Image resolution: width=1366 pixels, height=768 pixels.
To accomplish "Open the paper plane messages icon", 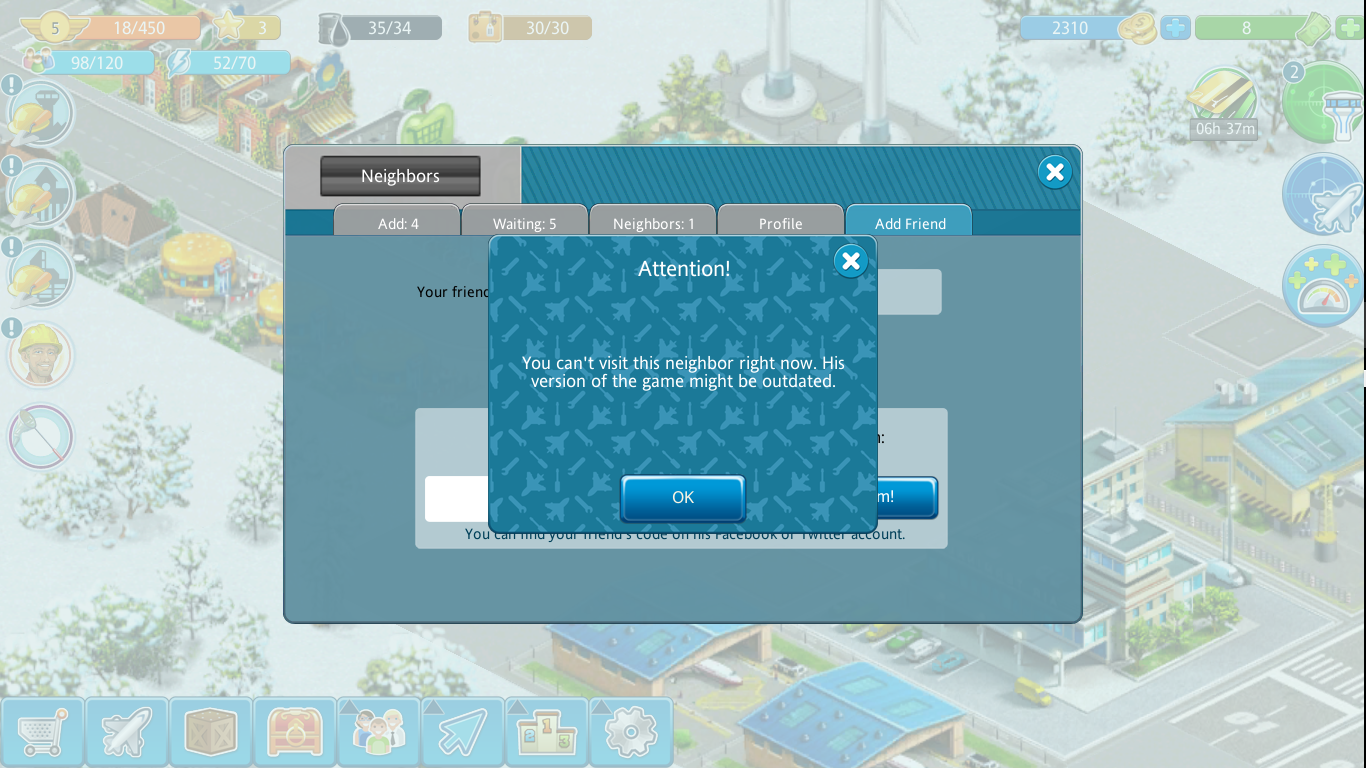I will point(462,733).
